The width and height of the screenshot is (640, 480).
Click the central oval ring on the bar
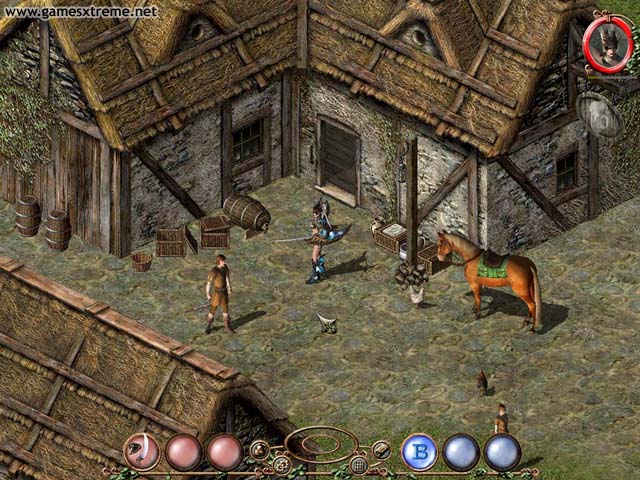point(320,444)
